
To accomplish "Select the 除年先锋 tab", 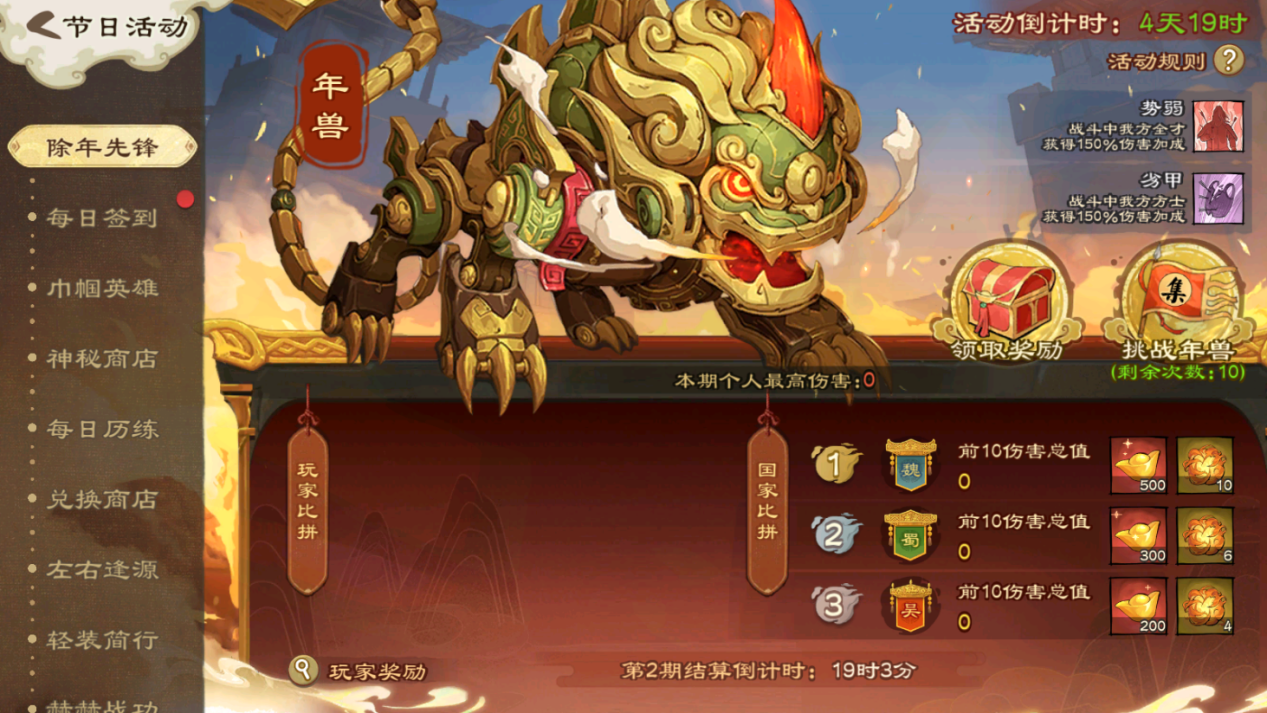I will (x=102, y=148).
